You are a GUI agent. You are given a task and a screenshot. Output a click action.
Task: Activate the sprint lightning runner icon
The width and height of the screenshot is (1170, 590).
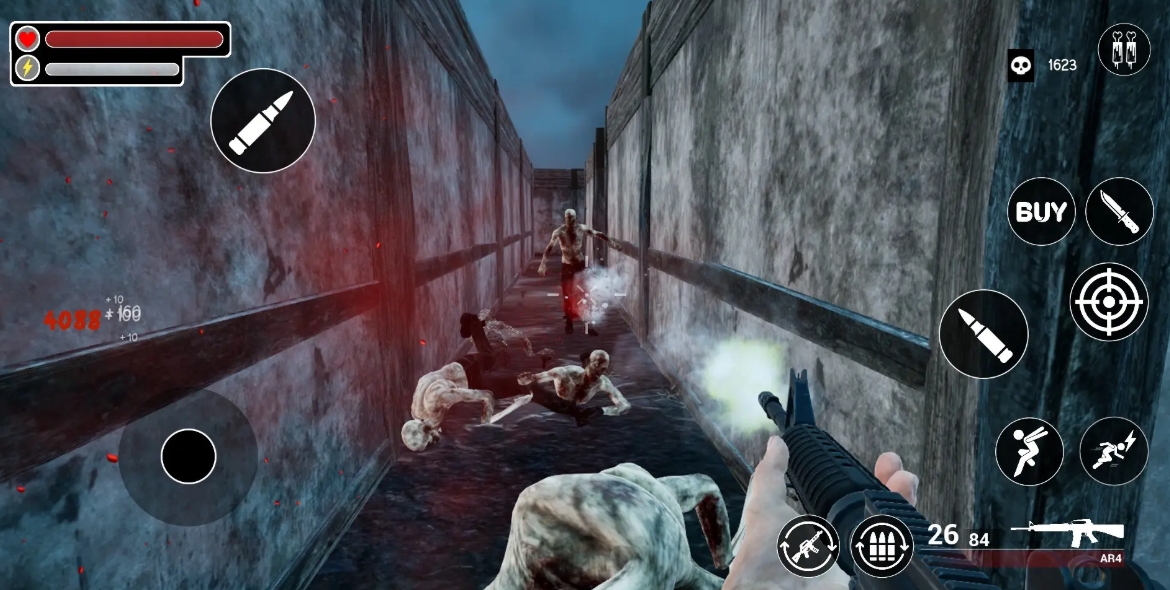(1113, 452)
